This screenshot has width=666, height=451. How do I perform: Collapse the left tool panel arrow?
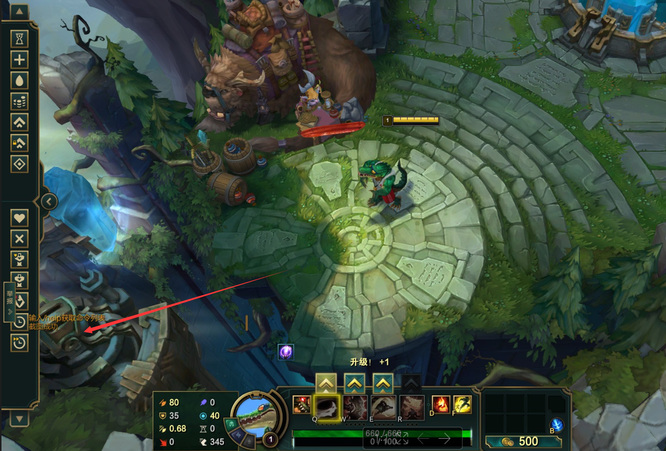click(x=48, y=201)
